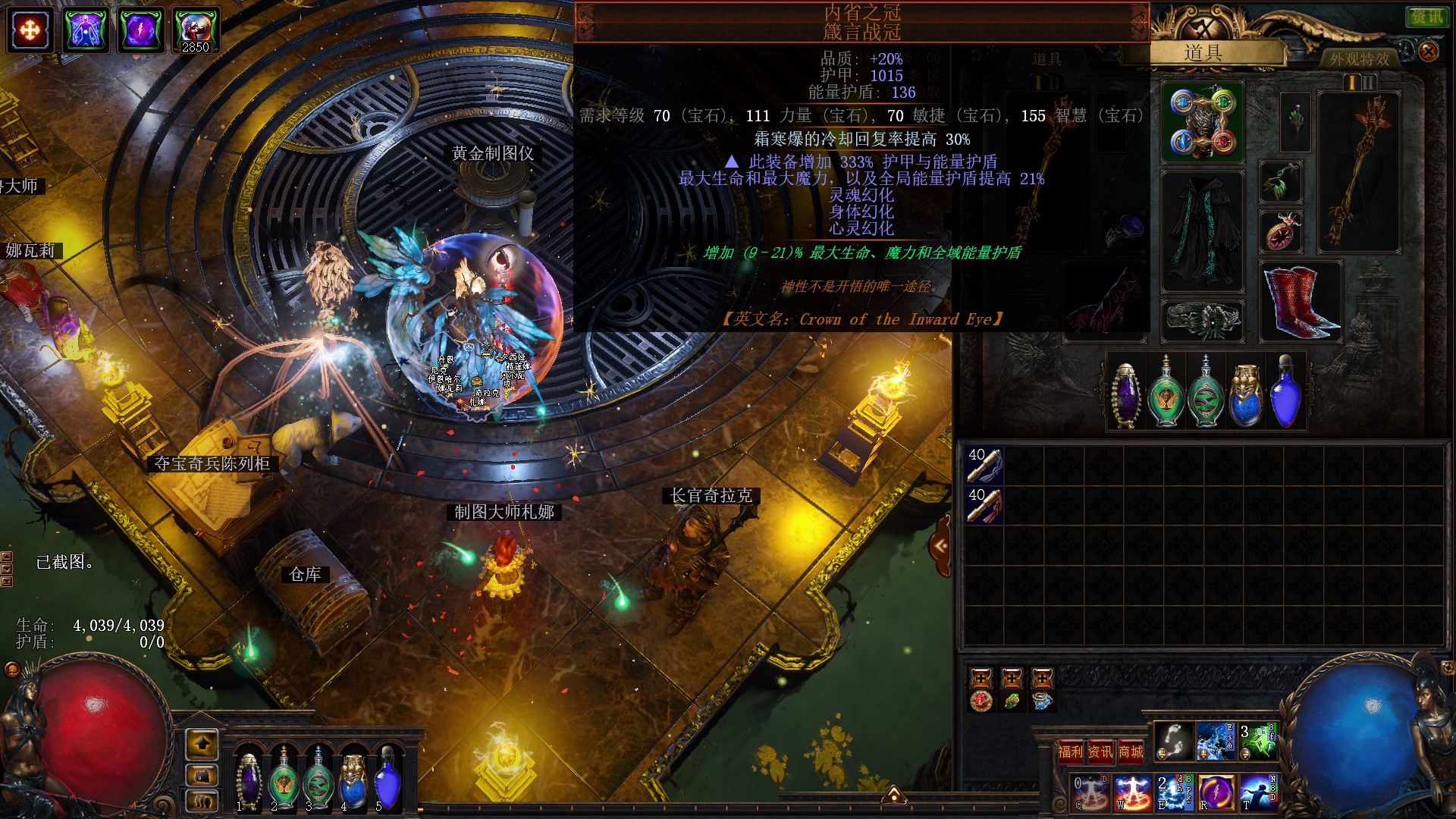Switch to the 外观特效 cosmetics tab
This screenshot has width=1456, height=819.
pos(1359,58)
